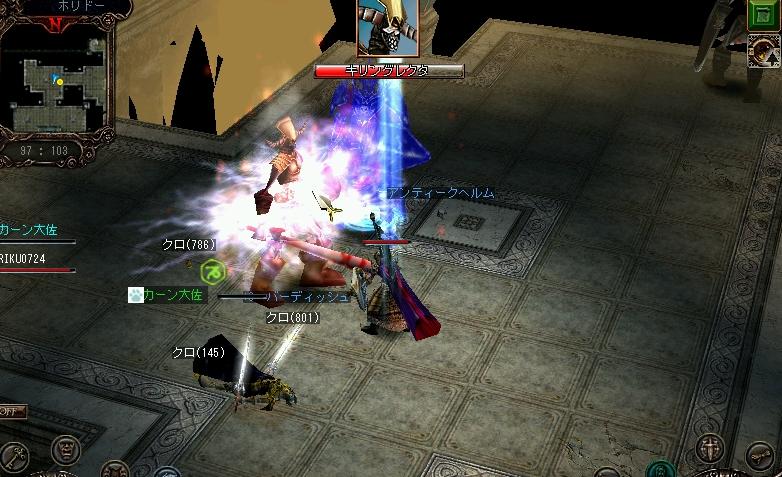Select the targeted enemy portrait

(x=387, y=29)
